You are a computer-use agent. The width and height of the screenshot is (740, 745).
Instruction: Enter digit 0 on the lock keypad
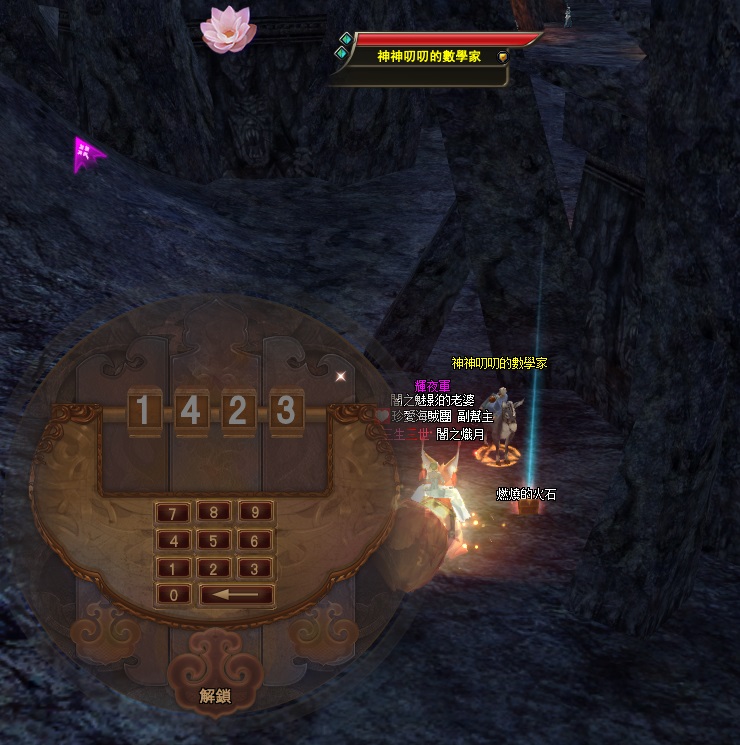tap(173, 595)
